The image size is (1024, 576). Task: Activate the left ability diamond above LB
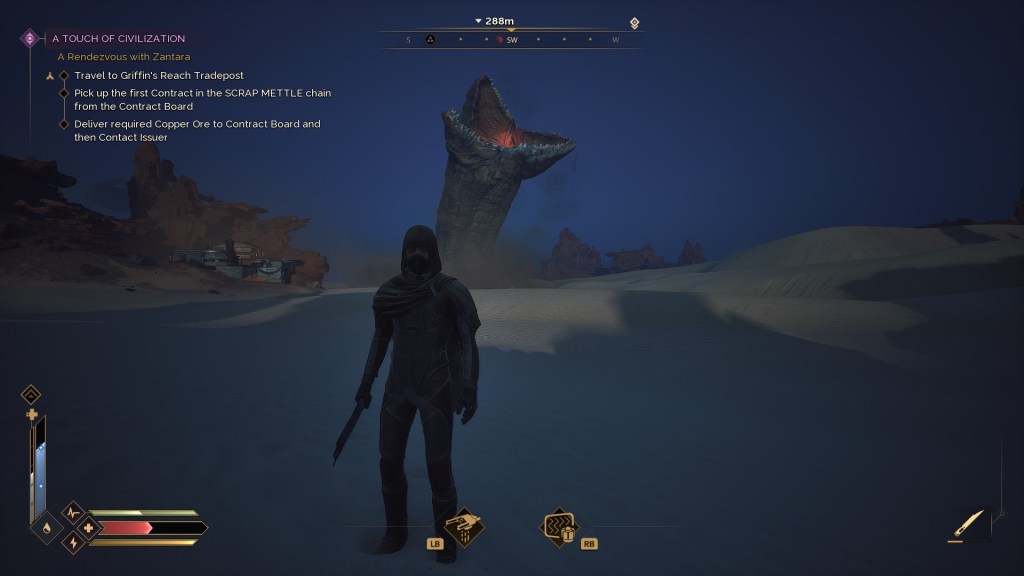point(463,527)
